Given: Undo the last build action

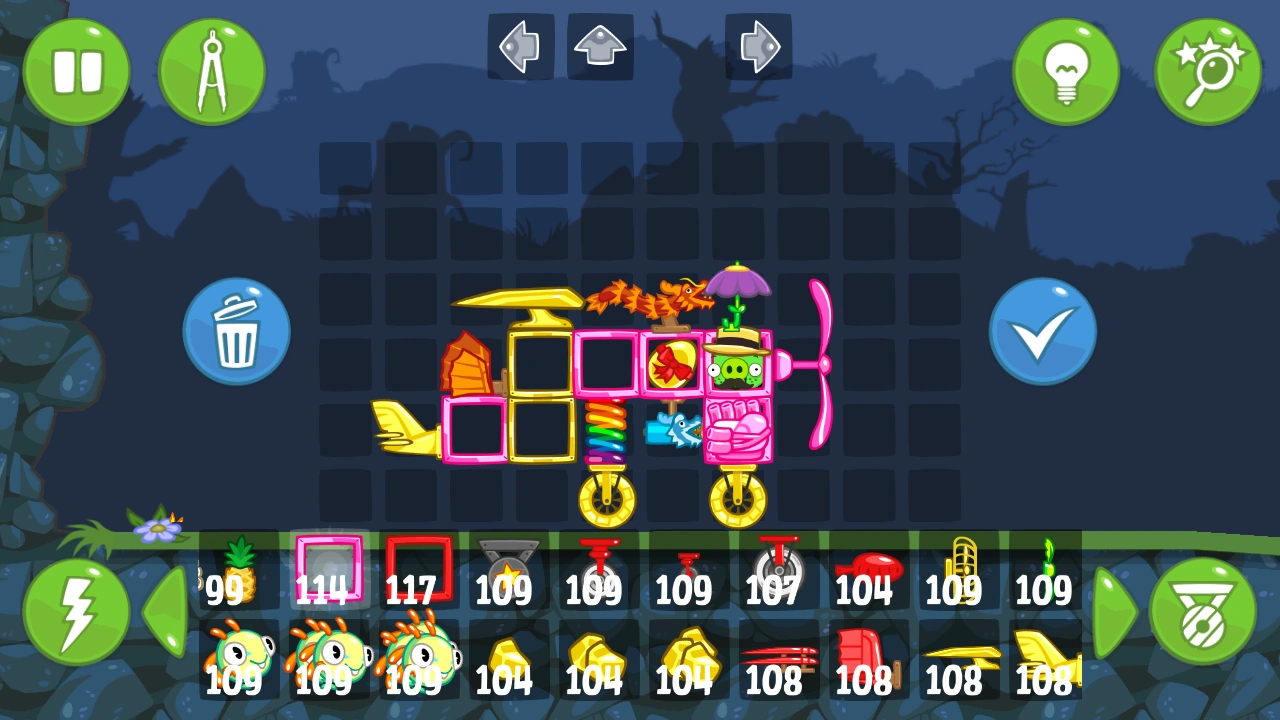Looking at the screenshot, I should coord(520,43).
